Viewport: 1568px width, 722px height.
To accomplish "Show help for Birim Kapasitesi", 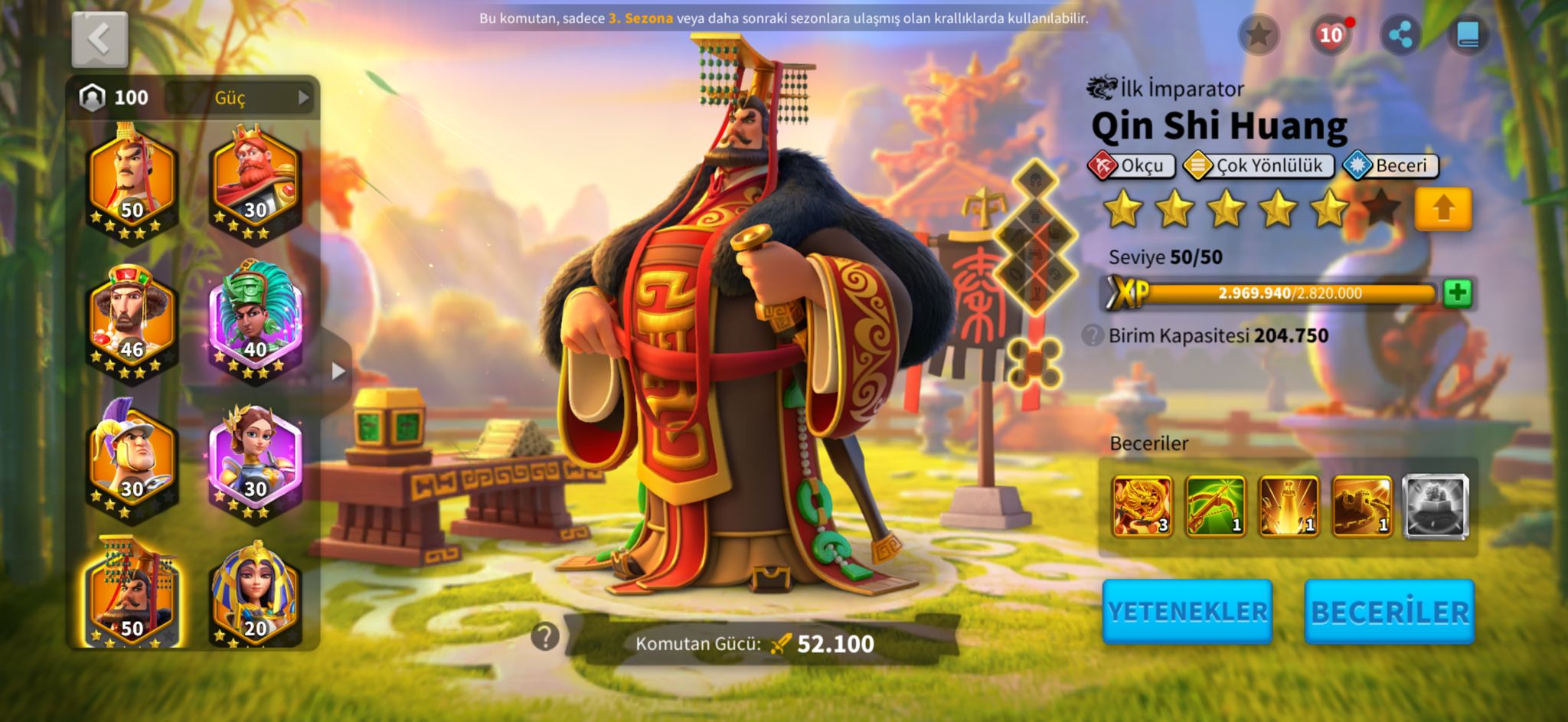I will 1093,335.
